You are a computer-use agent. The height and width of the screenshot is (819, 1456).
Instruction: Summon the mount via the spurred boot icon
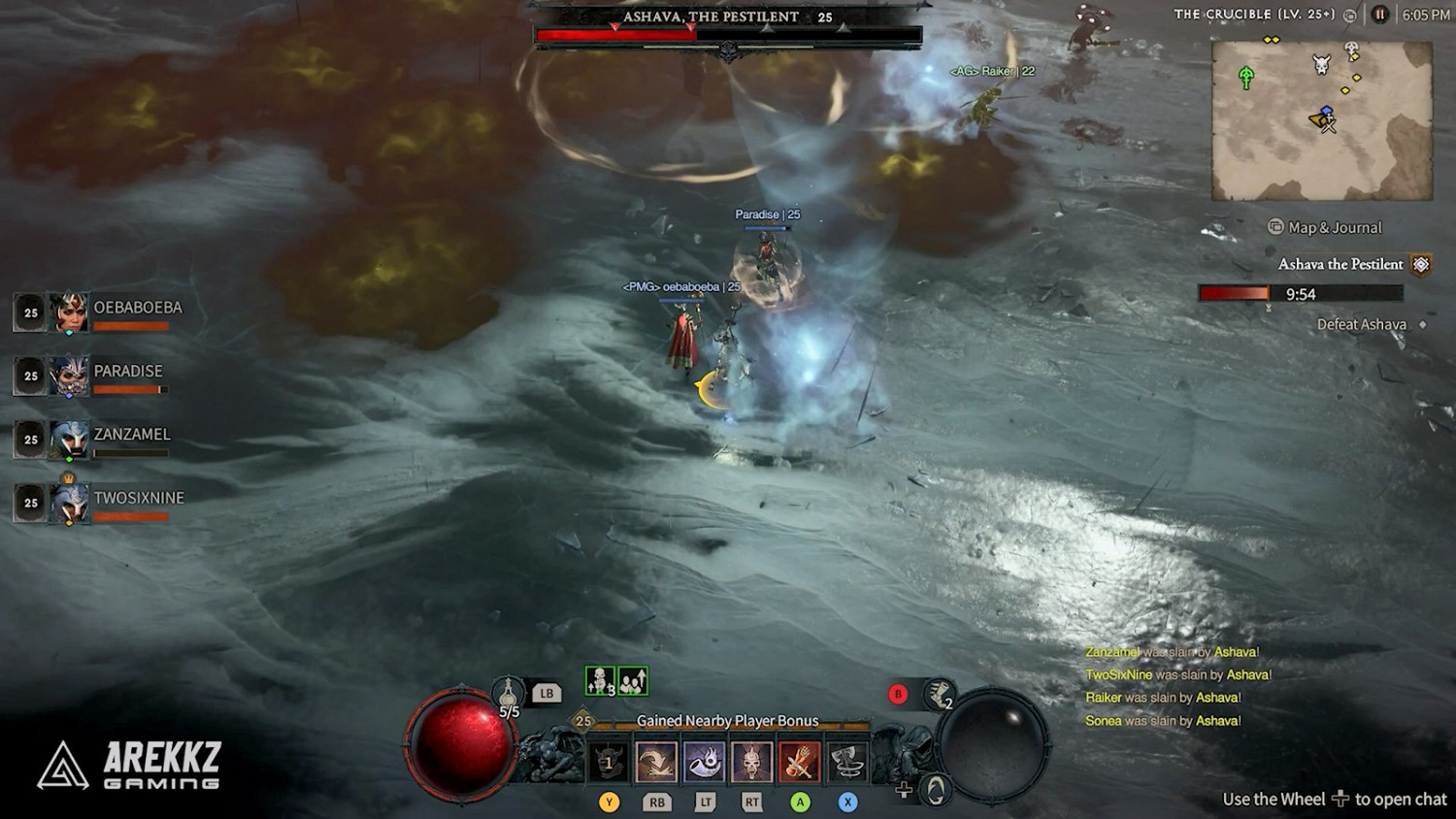click(938, 695)
